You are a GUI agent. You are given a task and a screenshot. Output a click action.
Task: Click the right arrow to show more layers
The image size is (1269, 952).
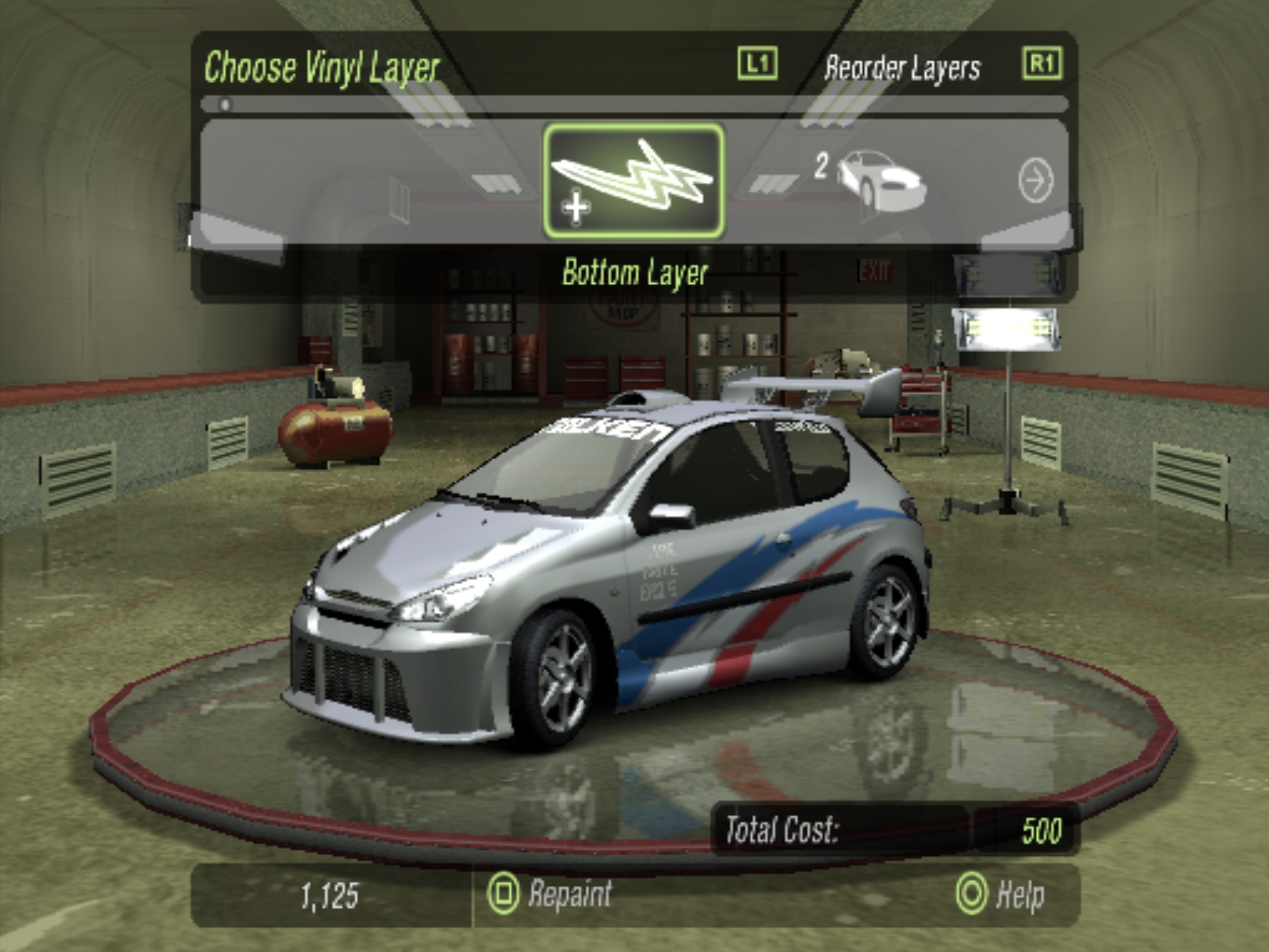pyautogui.click(x=1036, y=181)
